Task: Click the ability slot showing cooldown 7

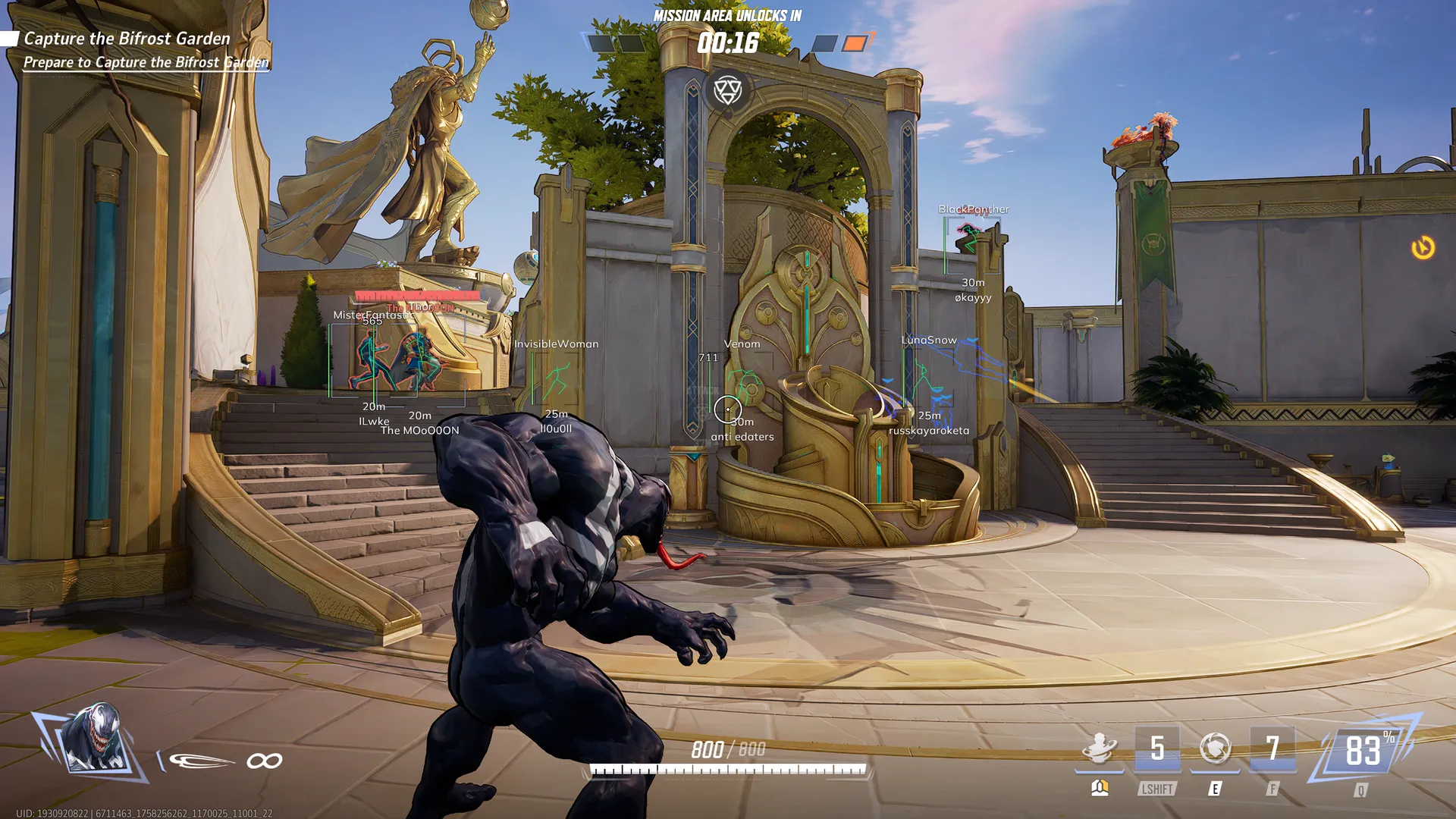Action: (x=1272, y=749)
